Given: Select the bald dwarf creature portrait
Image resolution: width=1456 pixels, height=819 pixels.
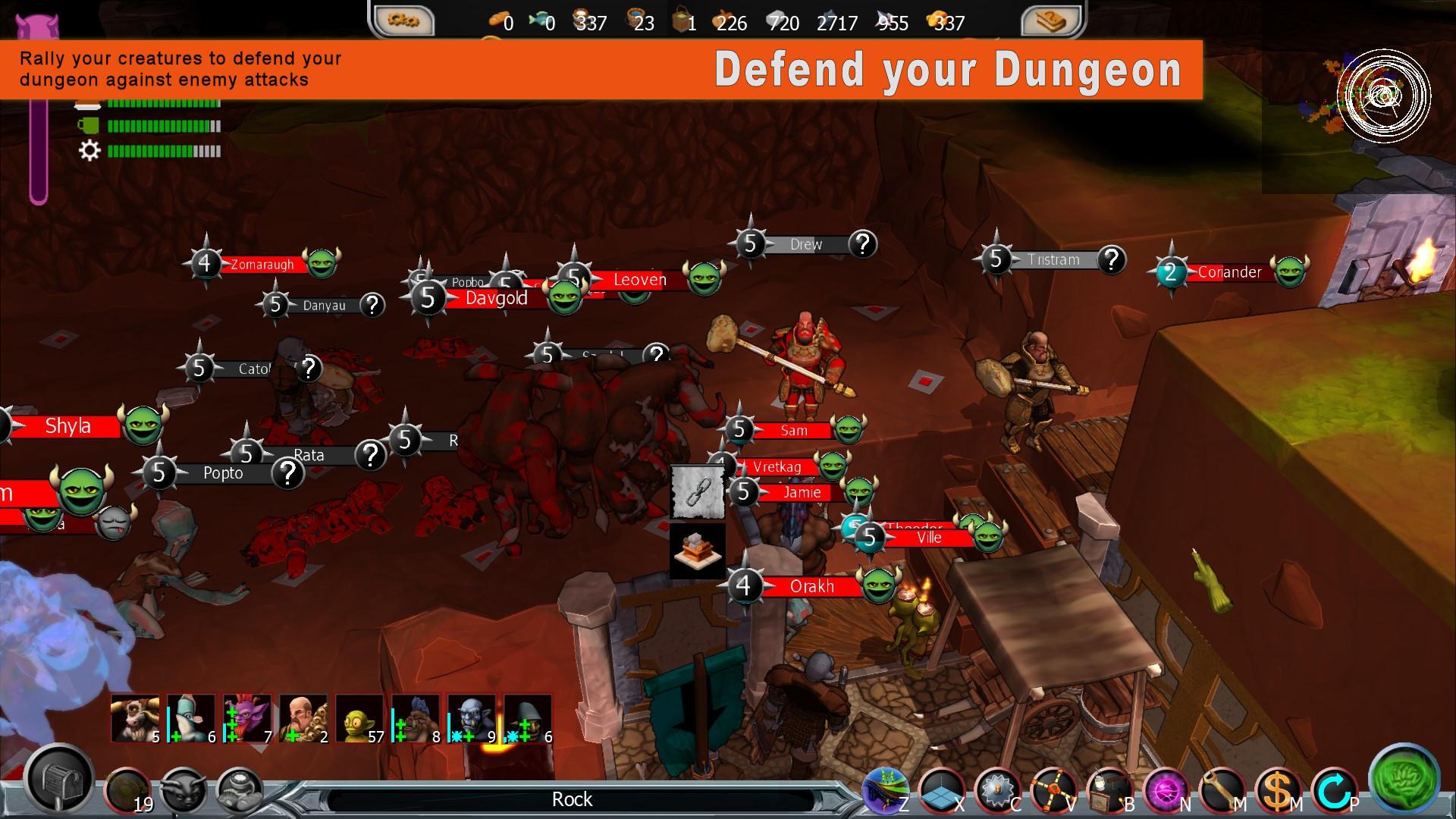Looking at the screenshot, I should click(x=303, y=718).
